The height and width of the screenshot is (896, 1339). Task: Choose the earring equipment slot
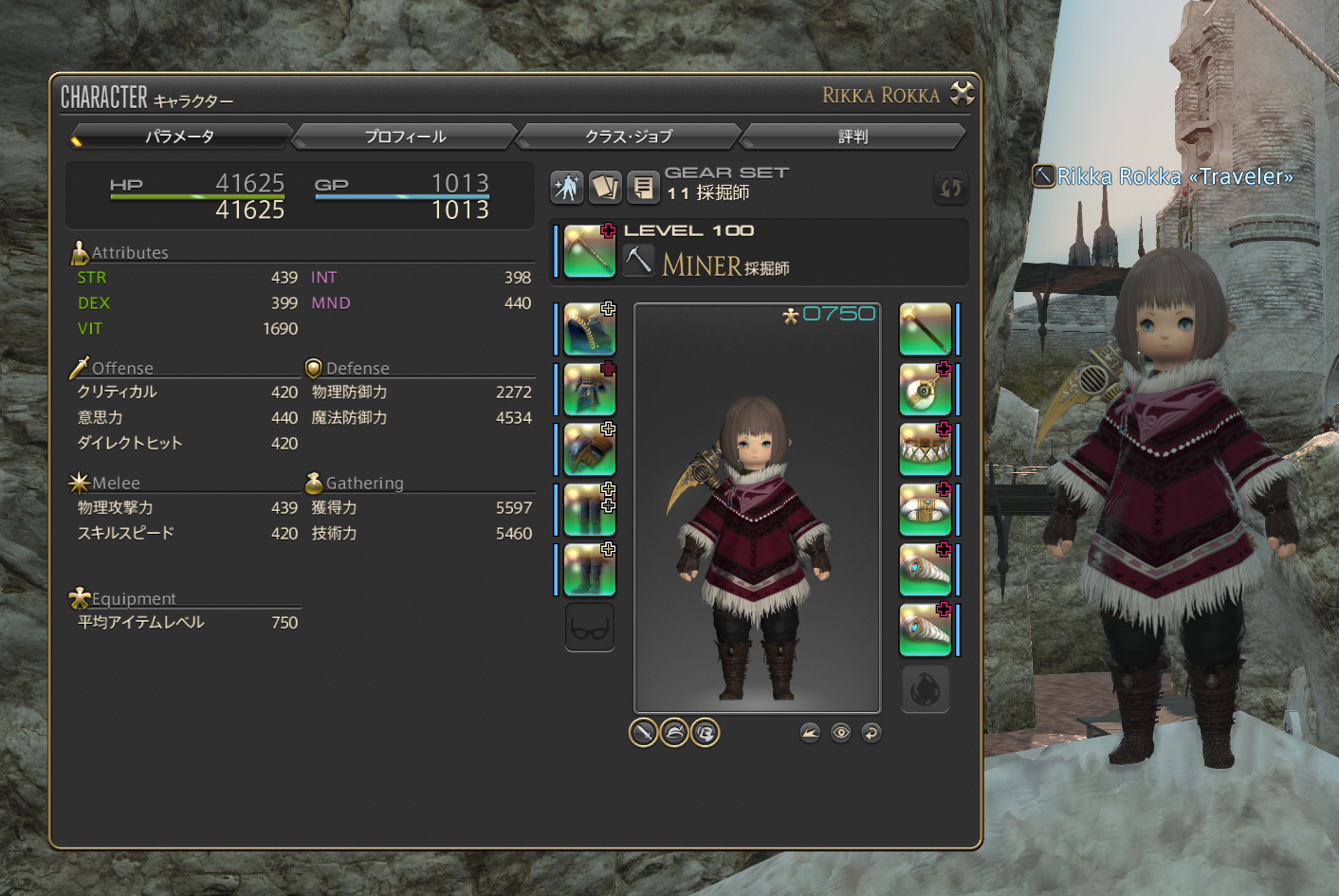[925, 390]
